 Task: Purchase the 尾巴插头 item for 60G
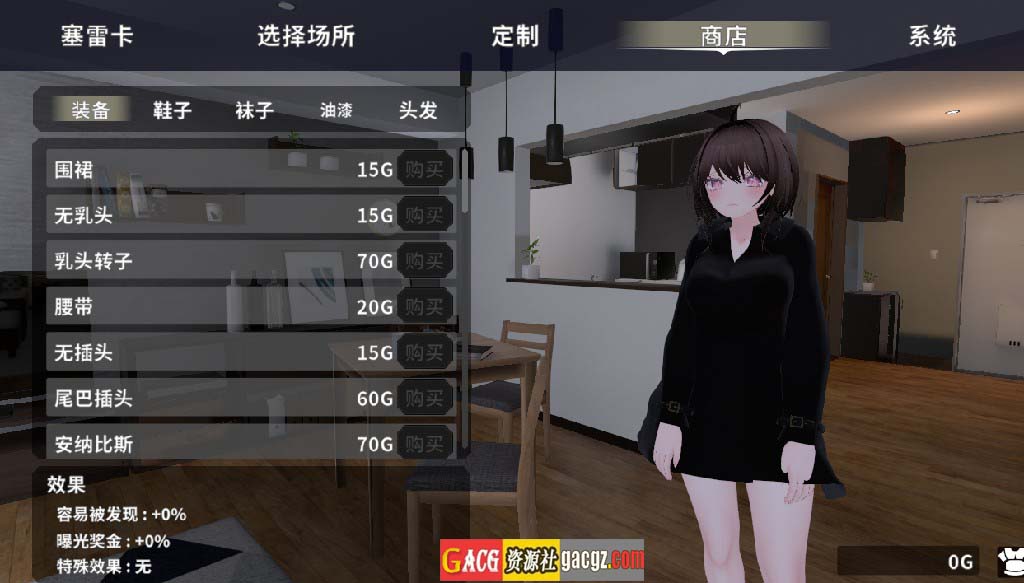pyautogui.click(x=424, y=399)
